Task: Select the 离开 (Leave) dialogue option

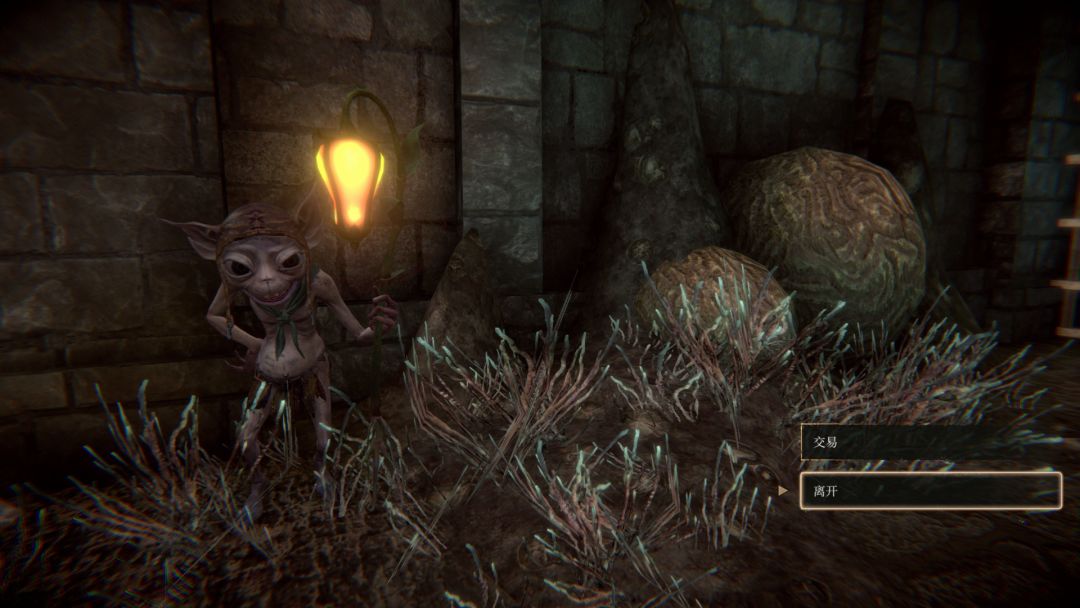Action: pyautogui.click(x=930, y=491)
